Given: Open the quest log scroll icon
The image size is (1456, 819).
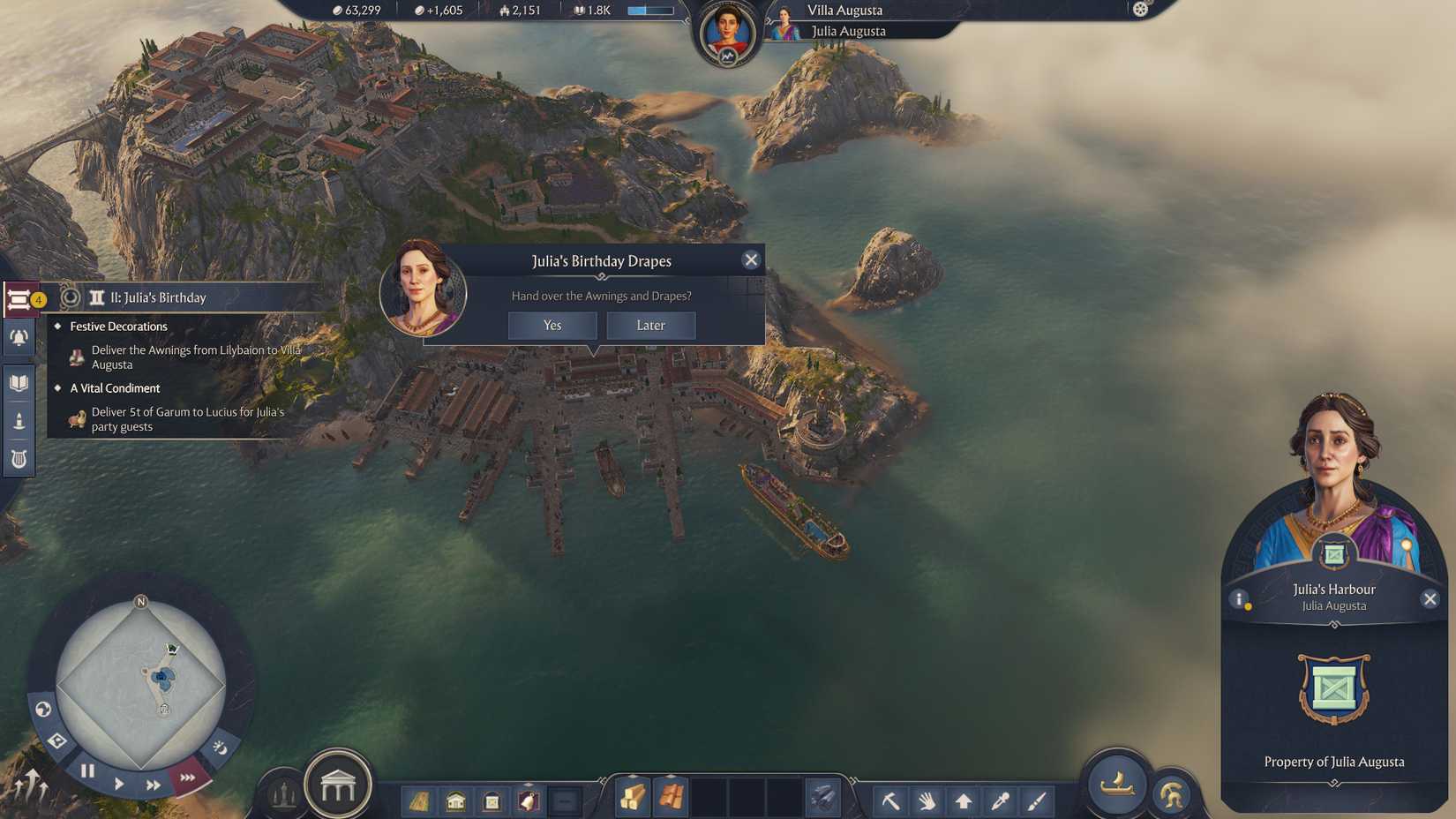Looking at the screenshot, I should coord(19,300).
